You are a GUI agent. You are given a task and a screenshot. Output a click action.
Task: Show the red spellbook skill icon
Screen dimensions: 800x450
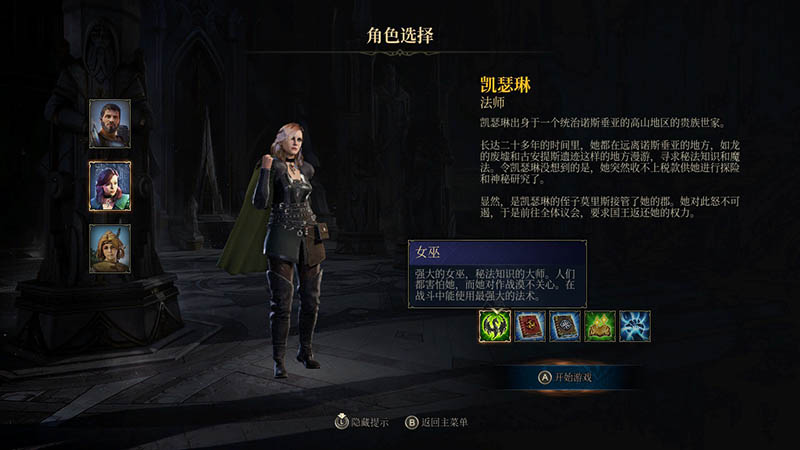(530, 326)
